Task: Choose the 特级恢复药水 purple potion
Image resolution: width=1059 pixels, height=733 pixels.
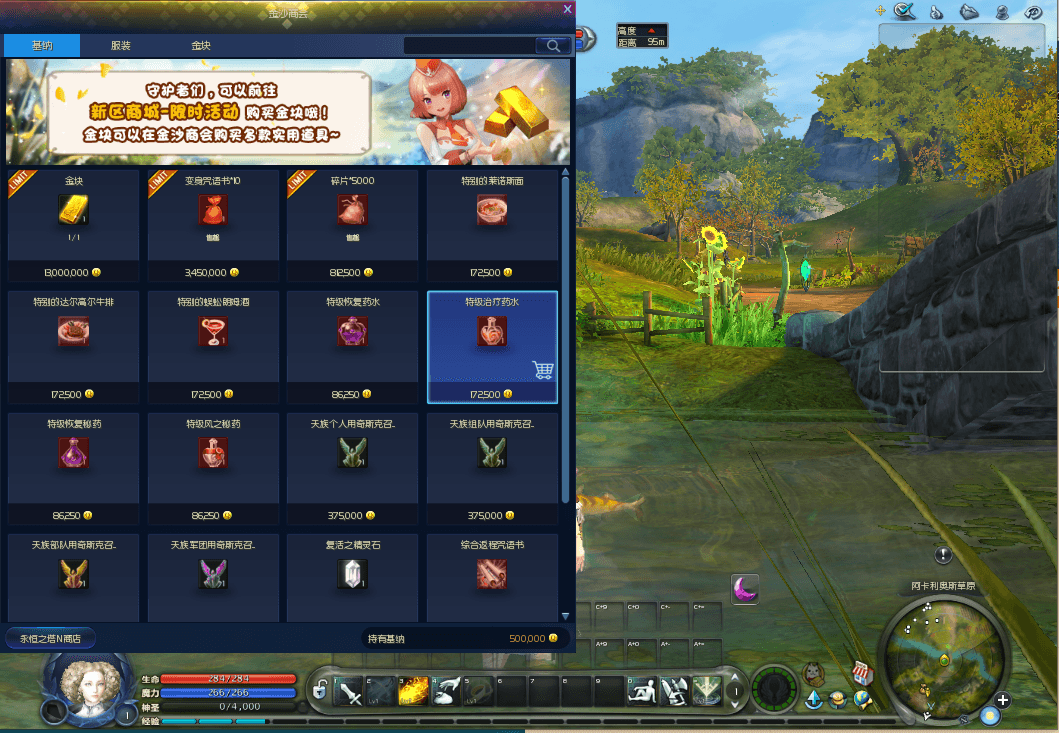Action: tap(352, 331)
